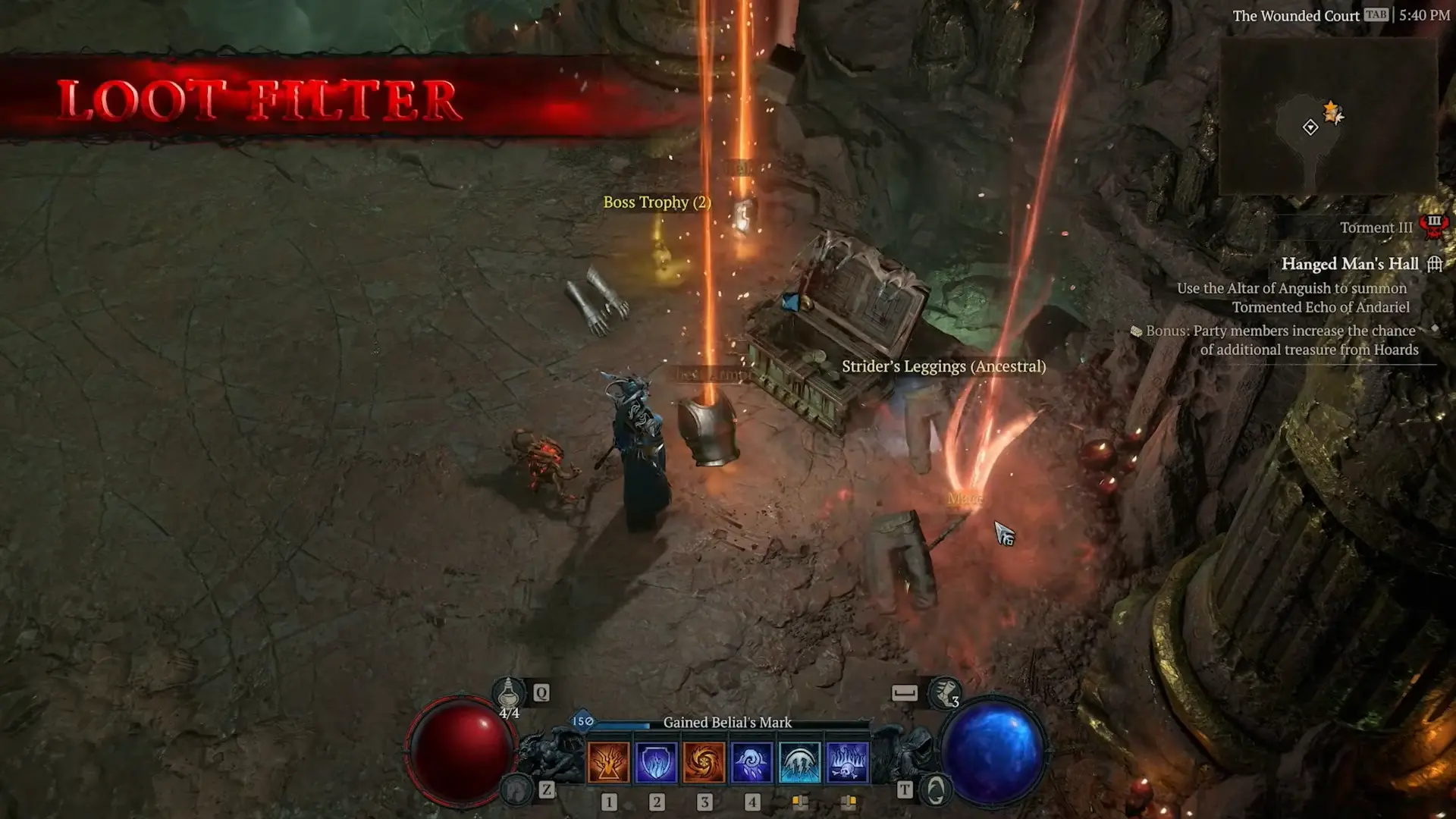The image size is (1456, 819).
Task: Cast the blue flame shield defensive skill
Action: coord(656,761)
